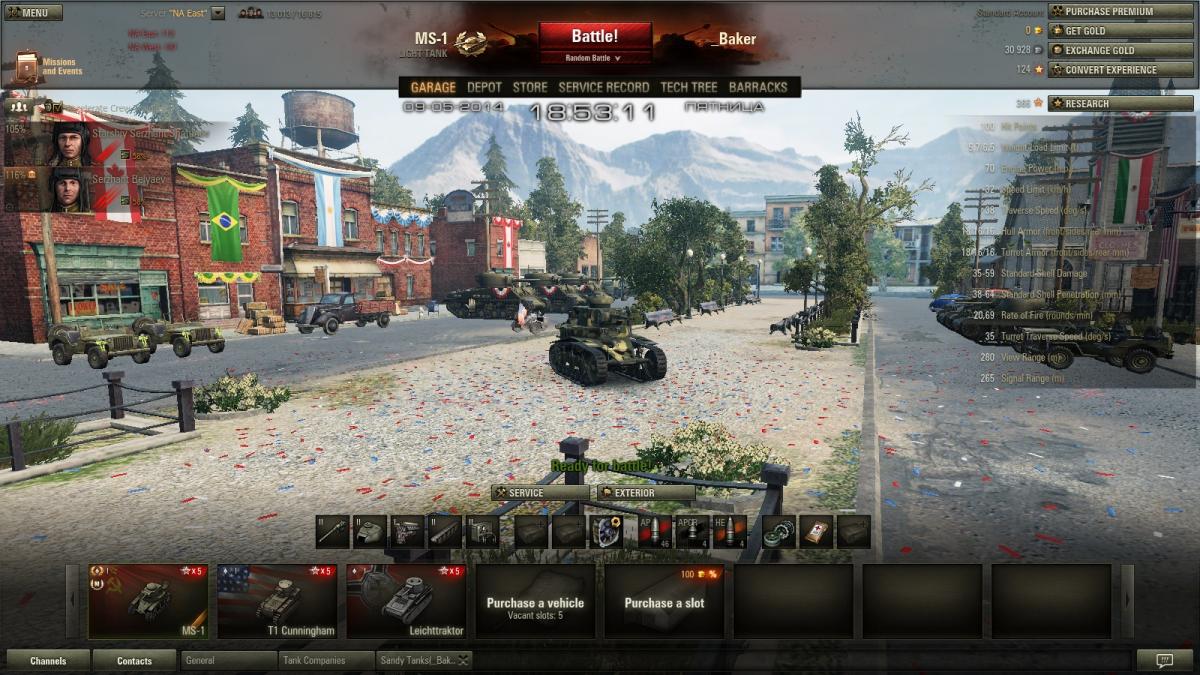Switch to the Store tab
1200x675 pixels.
[530, 87]
